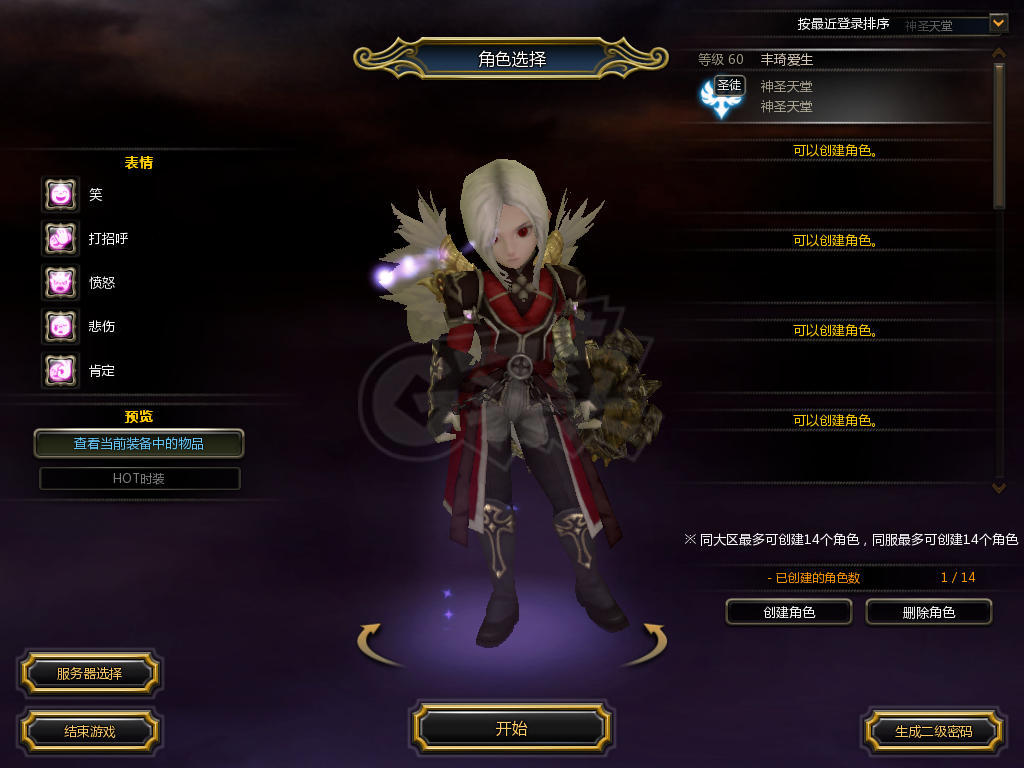Click 生成二级密码 button
This screenshot has height=768, width=1024.
point(933,731)
